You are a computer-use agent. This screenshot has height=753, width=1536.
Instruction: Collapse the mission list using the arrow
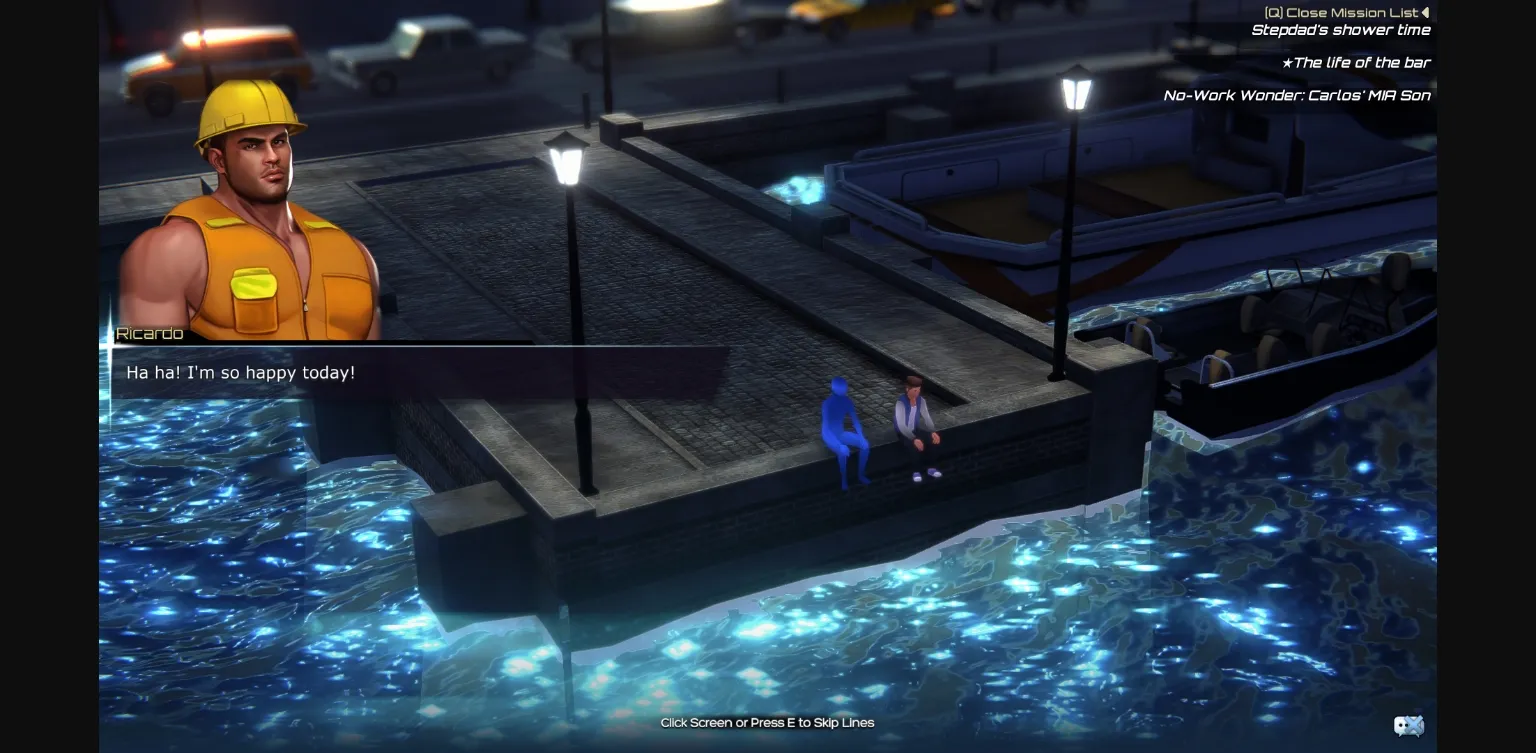[1425, 13]
